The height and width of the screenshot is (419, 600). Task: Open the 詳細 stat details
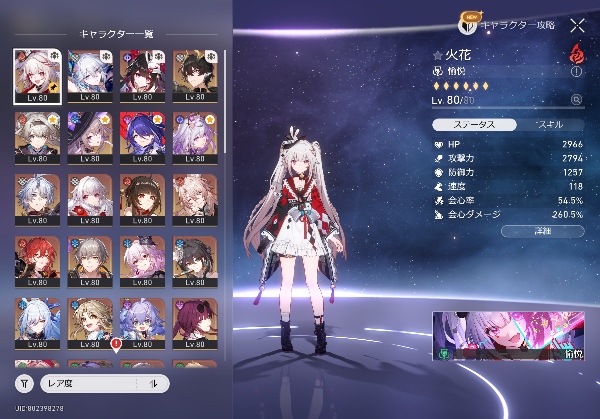point(544,230)
